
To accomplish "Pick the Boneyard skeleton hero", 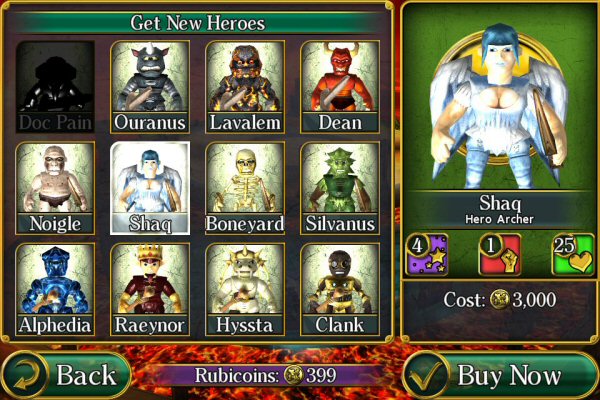I will (x=245, y=188).
